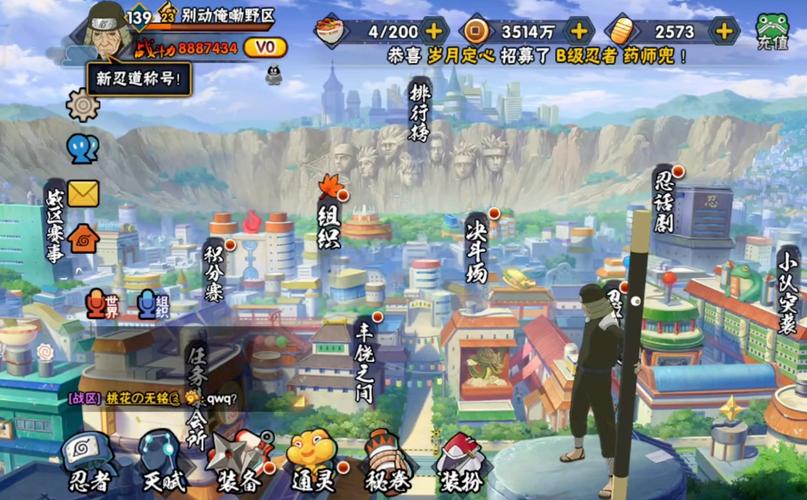
Task: Open the mail envelope icon
Action: (83, 193)
